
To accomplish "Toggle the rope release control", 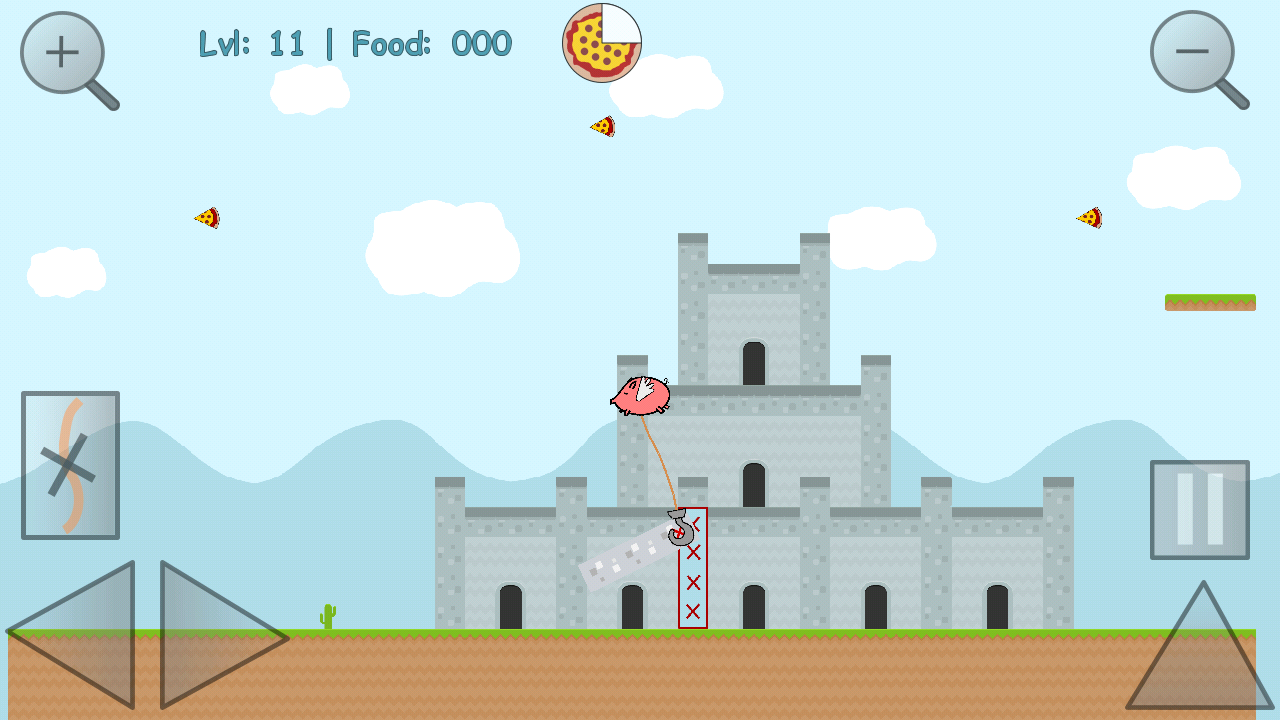I will click(x=69, y=467).
